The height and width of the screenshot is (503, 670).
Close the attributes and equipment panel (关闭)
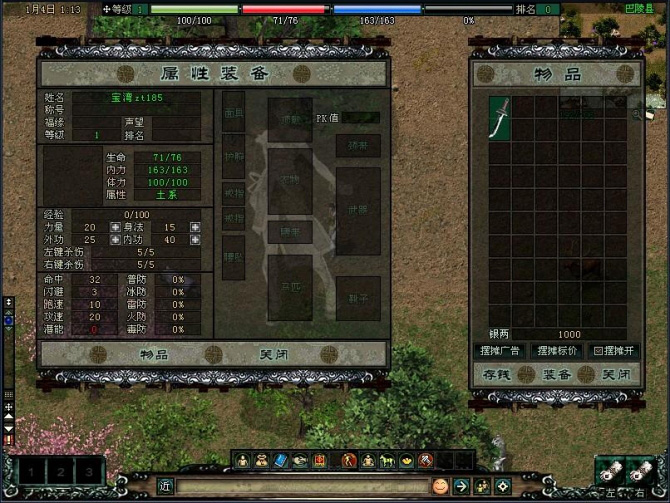[274, 354]
